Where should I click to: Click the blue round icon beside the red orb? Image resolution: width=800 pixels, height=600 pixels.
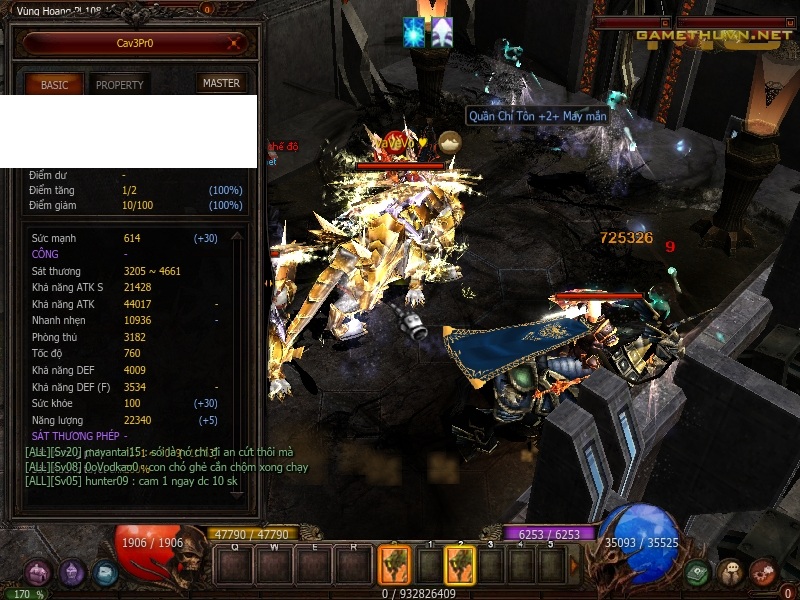[x=105, y=573]
